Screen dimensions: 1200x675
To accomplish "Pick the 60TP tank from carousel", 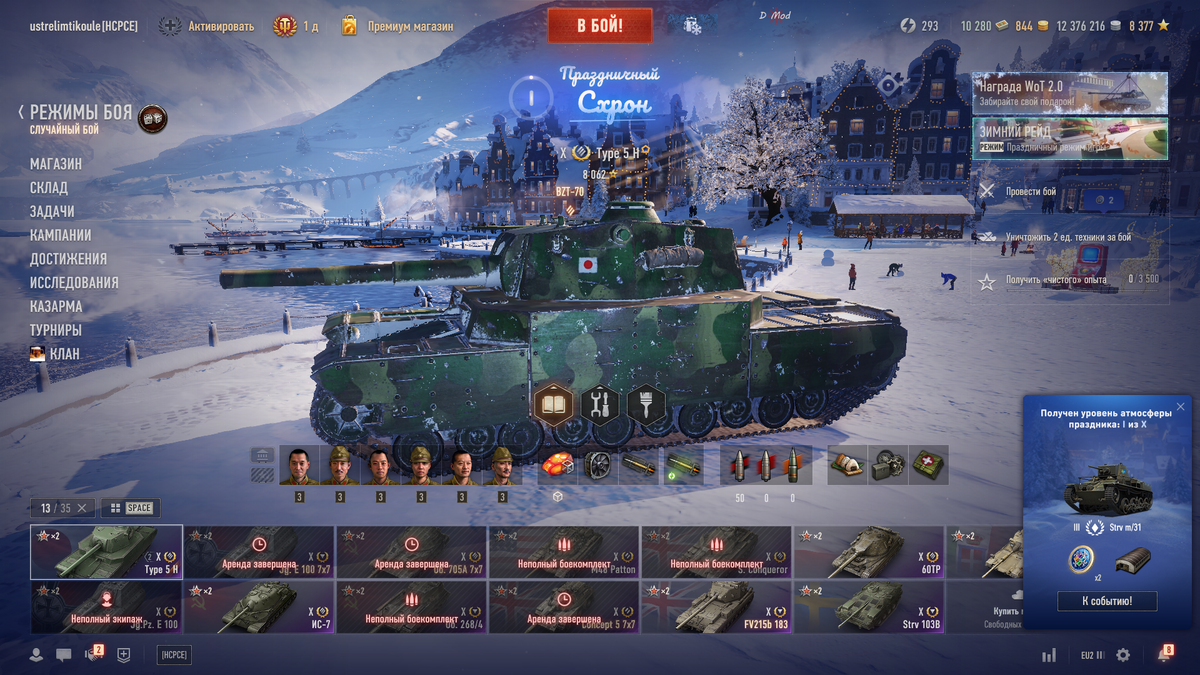I will (x=870, y=552).
